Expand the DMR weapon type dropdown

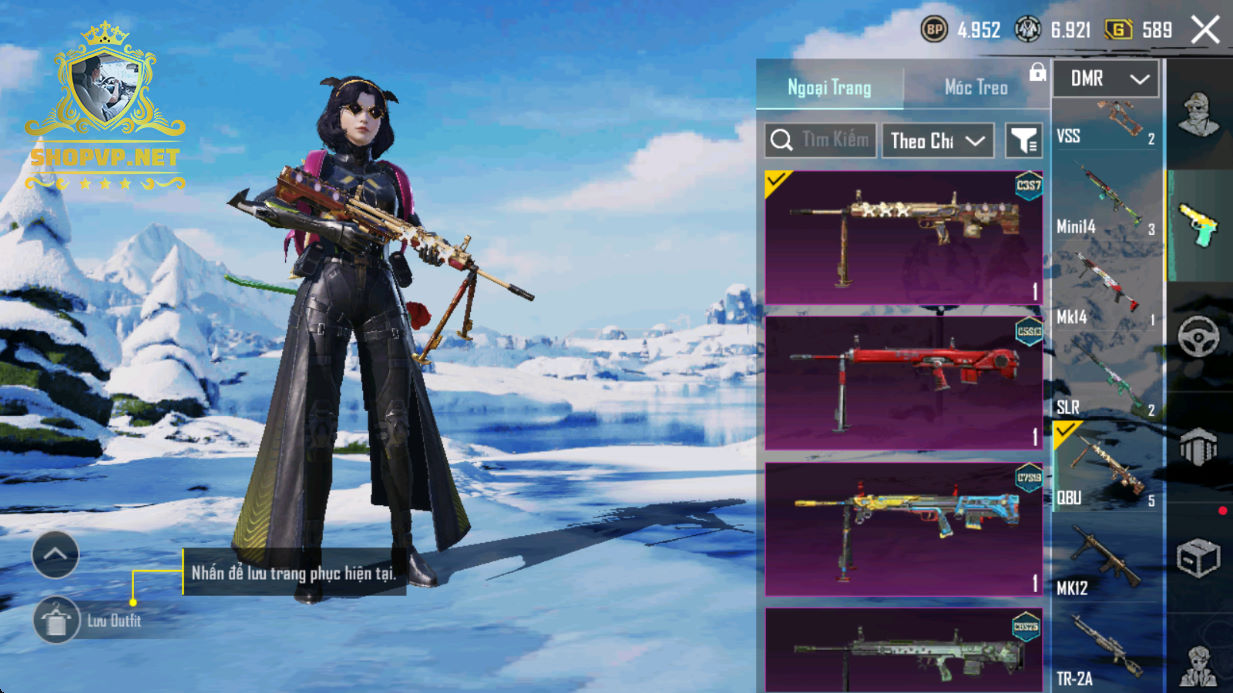1106,79
